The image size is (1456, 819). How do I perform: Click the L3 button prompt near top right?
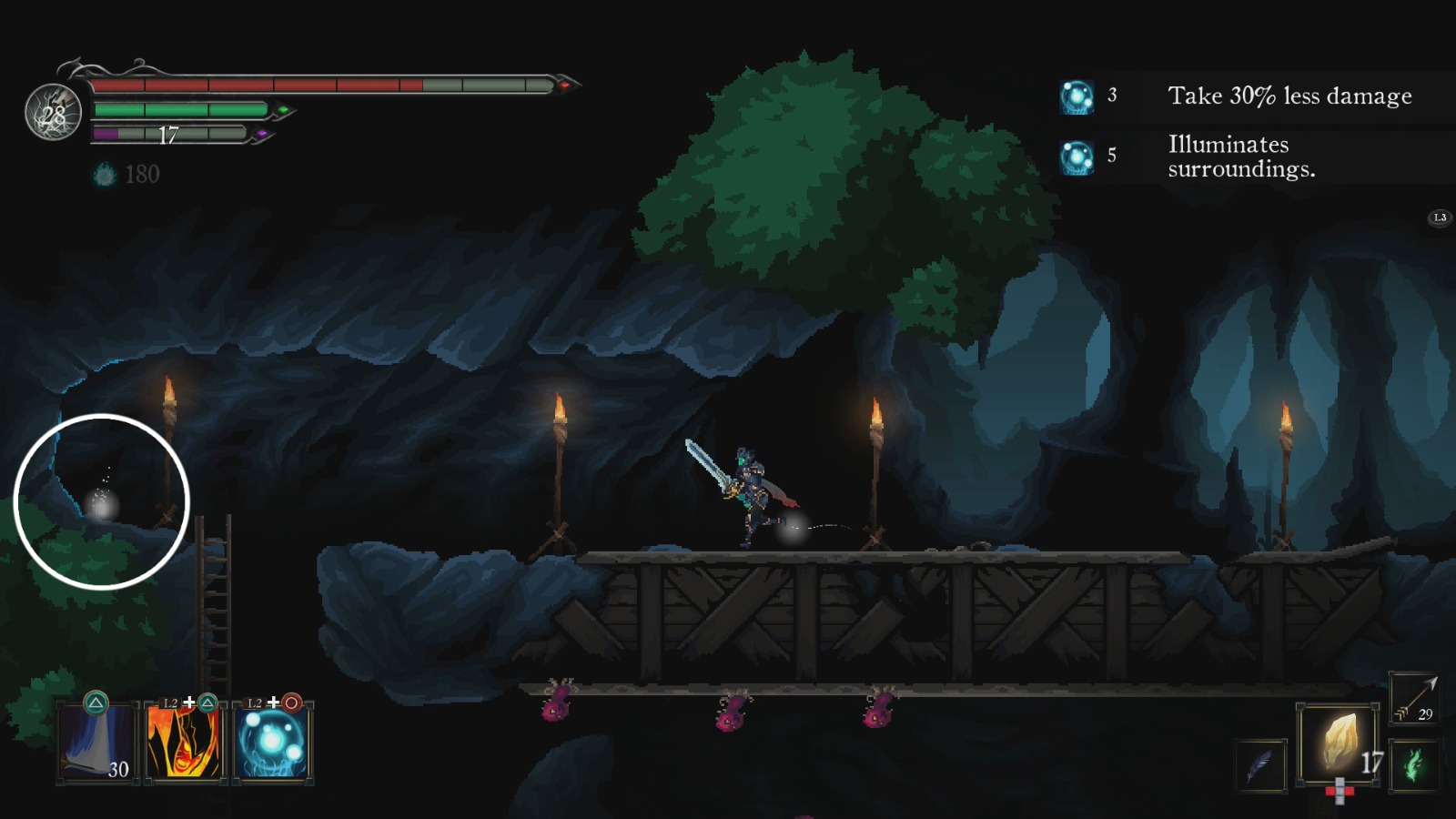click(1439, 217)
